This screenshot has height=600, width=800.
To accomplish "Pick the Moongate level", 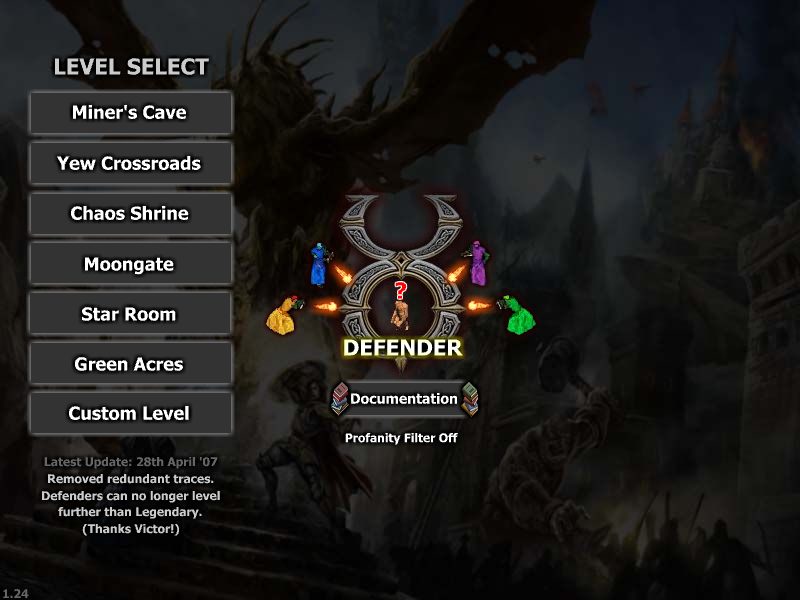I will [130, 264].
